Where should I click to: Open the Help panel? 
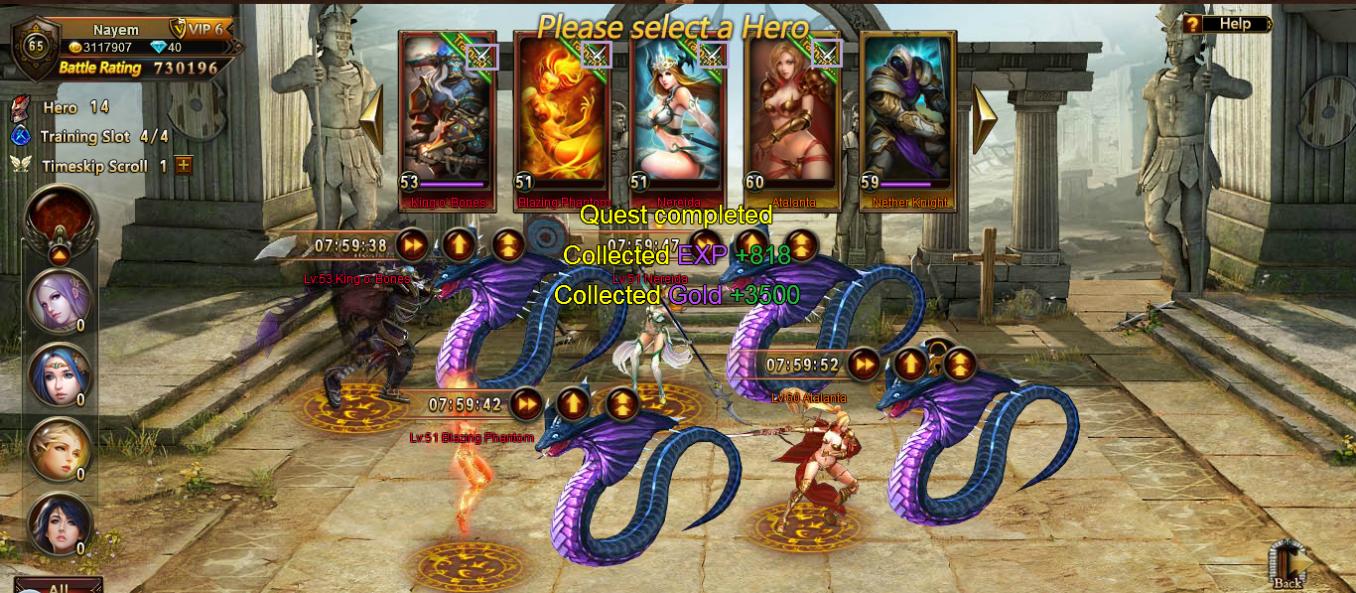coord(1226,24)
